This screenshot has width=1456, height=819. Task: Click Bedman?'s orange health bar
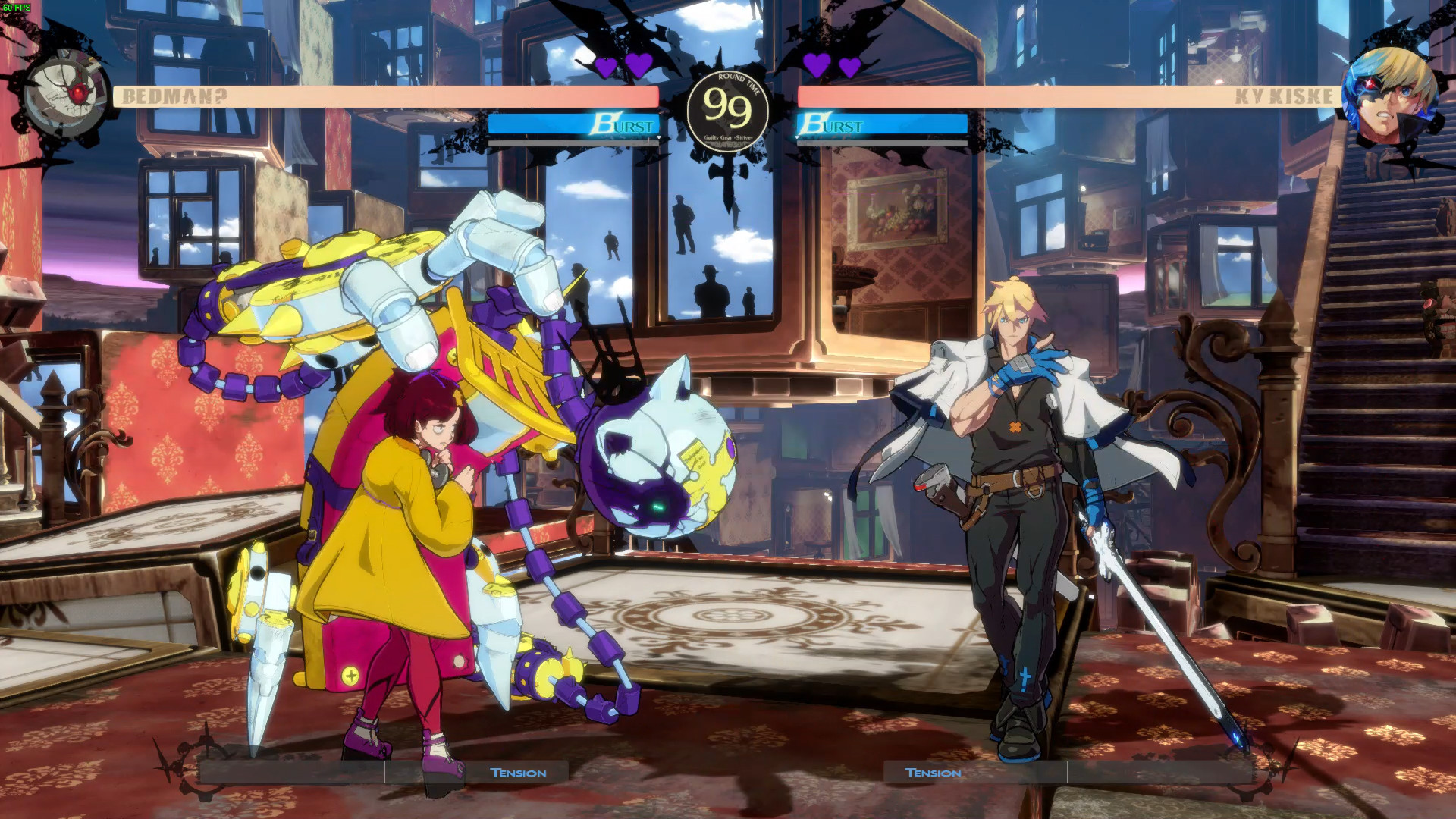point(455,96)
